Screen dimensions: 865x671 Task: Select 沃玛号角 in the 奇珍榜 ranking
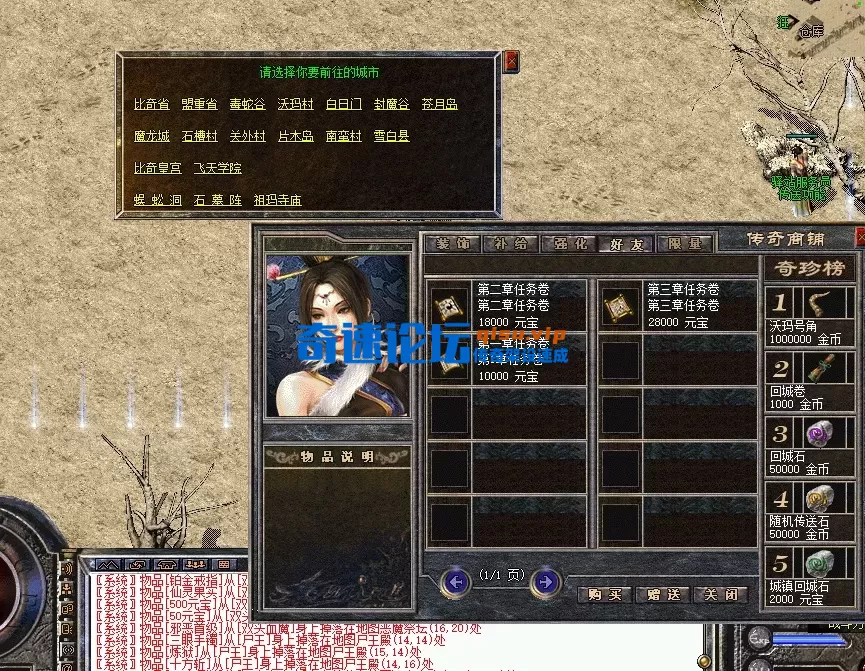click(810, 316)
